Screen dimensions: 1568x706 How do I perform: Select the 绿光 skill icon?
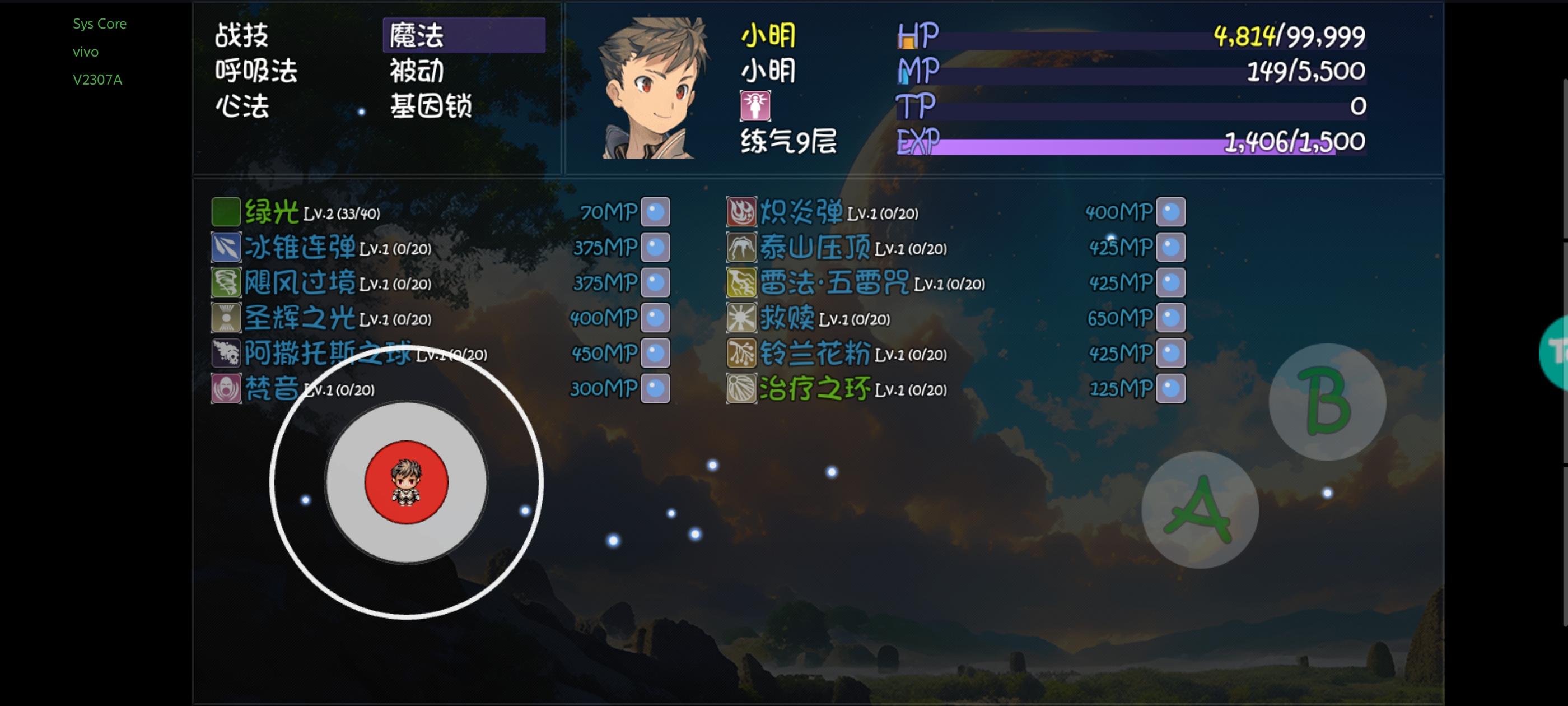click(226, 211)
